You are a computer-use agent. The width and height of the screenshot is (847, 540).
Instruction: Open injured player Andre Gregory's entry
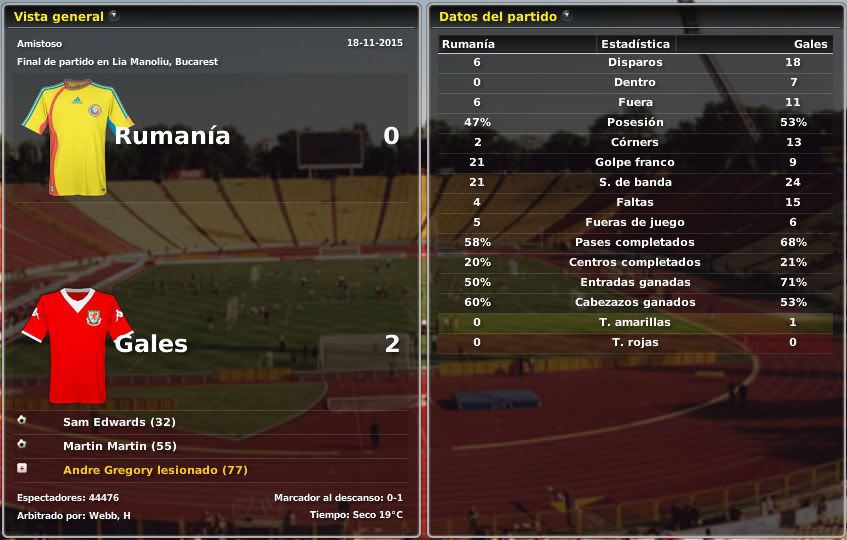click(x=155, y=470)
